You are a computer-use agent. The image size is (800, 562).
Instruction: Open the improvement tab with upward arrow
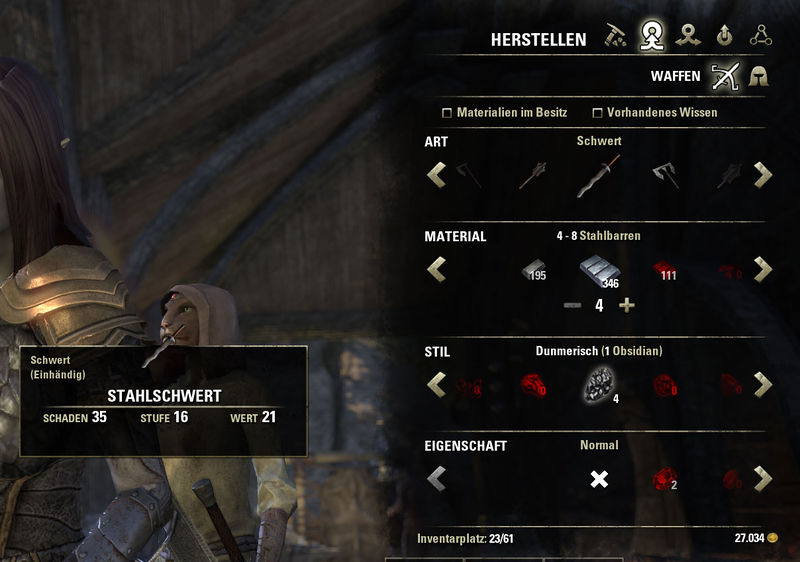[x=724, y=38]
